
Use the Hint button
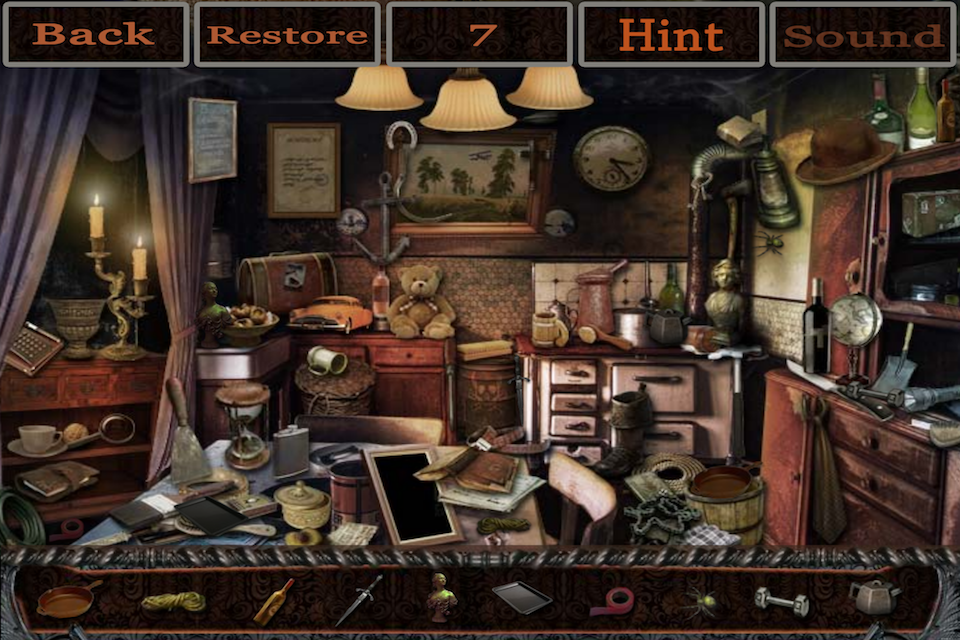[671, 35]
